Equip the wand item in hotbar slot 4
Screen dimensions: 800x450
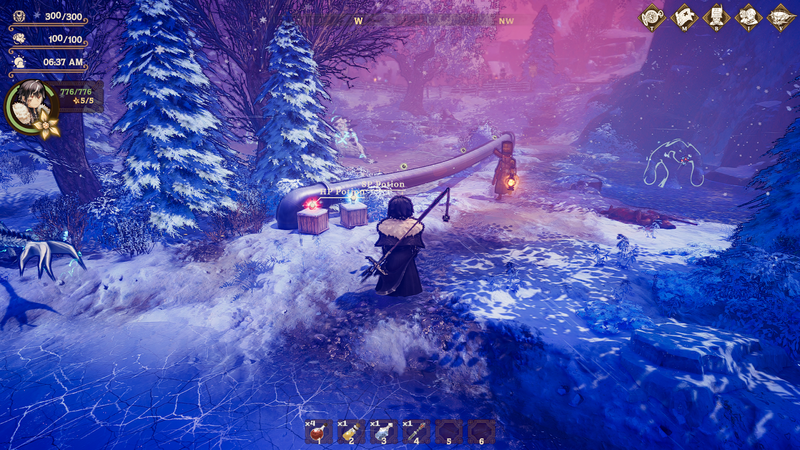[417, 431]
